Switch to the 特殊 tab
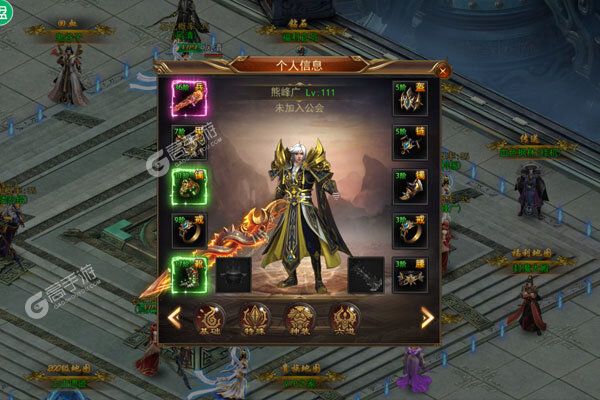Viewport: 600px width, 400px height. pos(254,318)
